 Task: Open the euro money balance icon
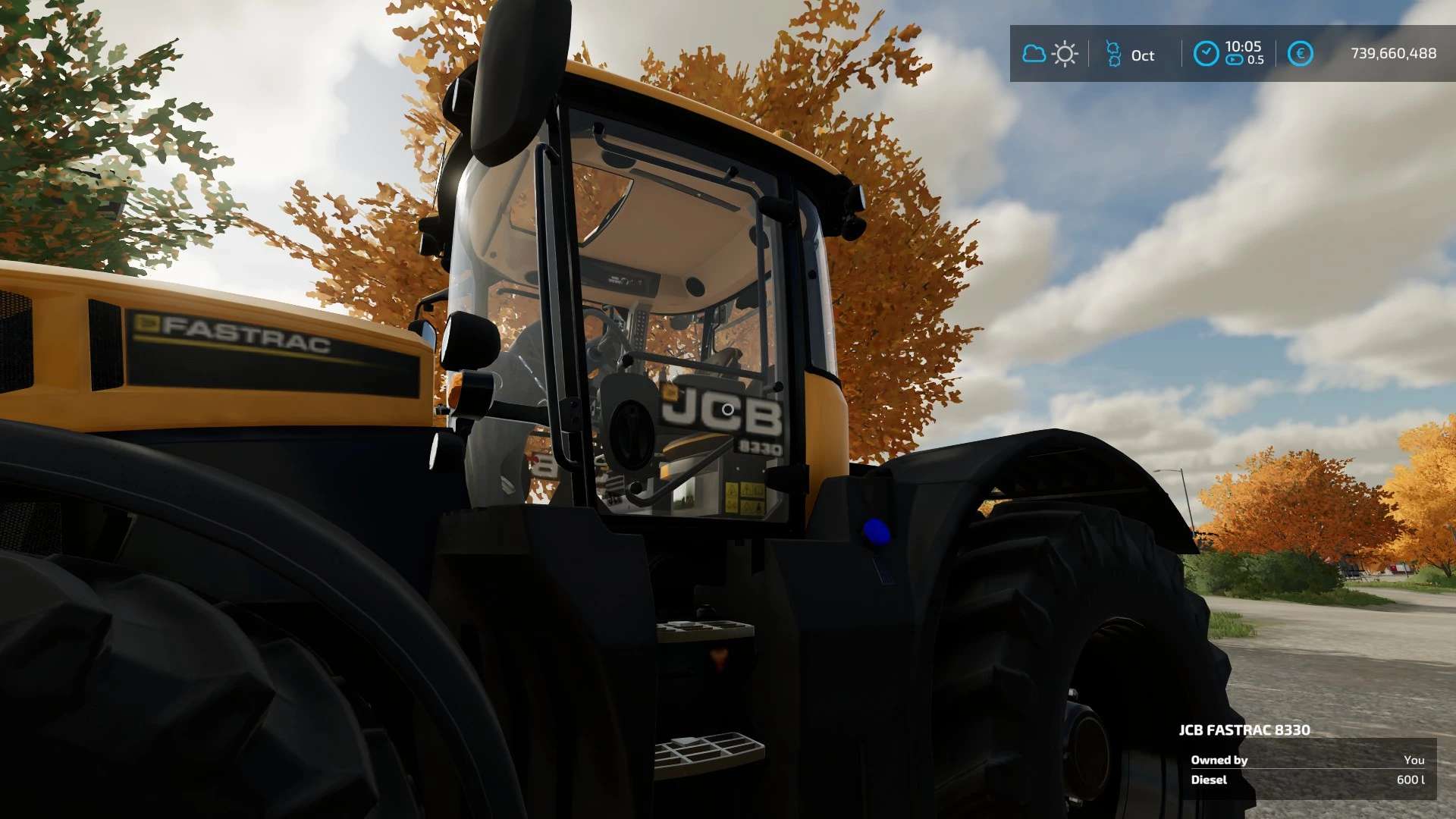pos(1300,54)
